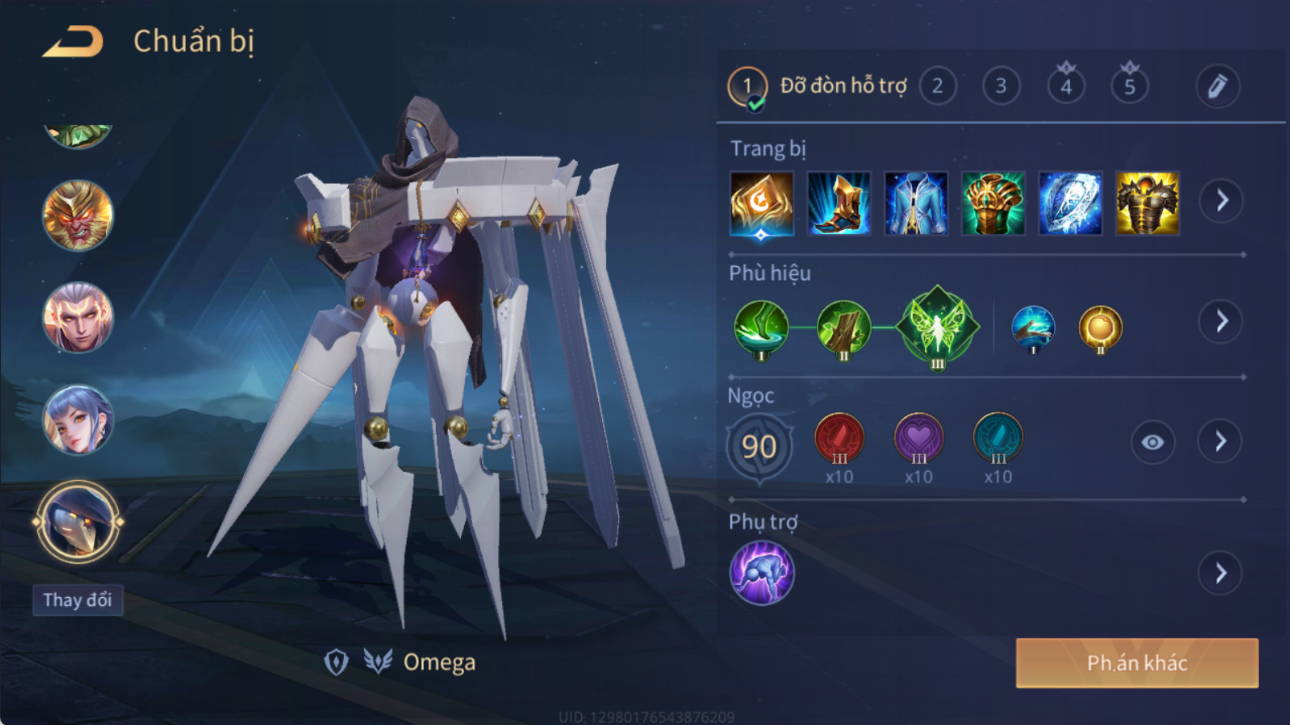Switch to build preset 2
The image size is (1290, 725).
tap(937, 87)
